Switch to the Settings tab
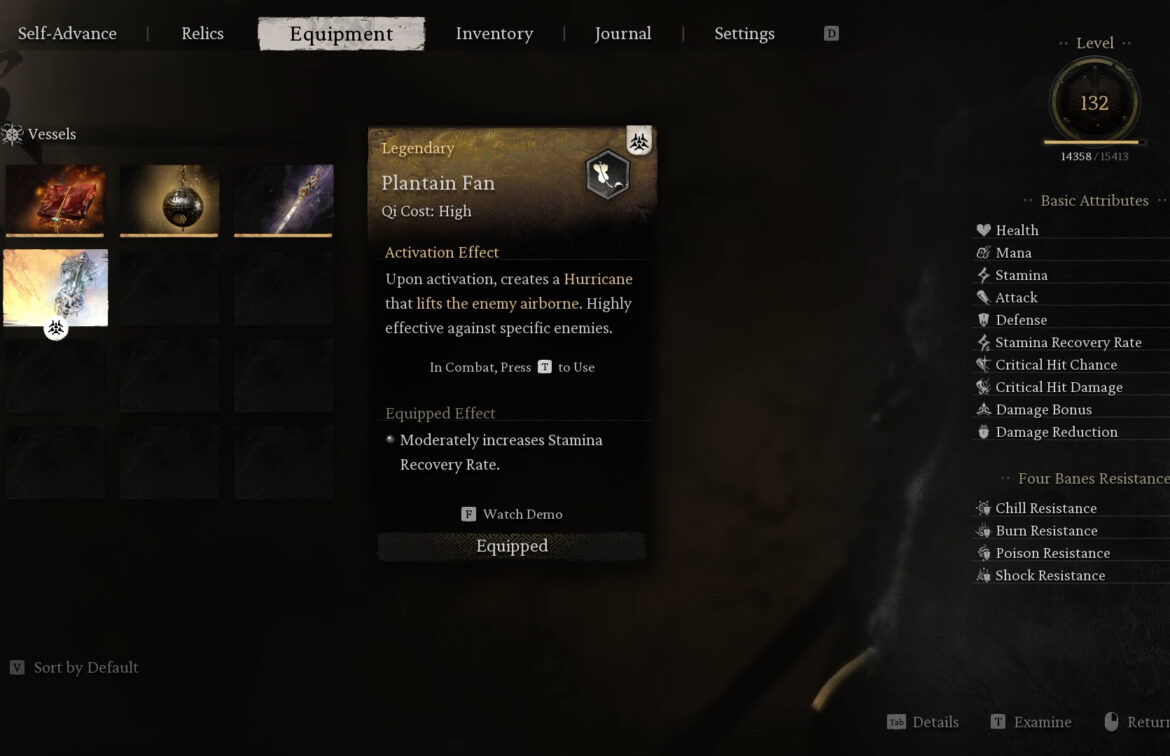The width and height of the screenshot is (1170, 756). [744, 34]
